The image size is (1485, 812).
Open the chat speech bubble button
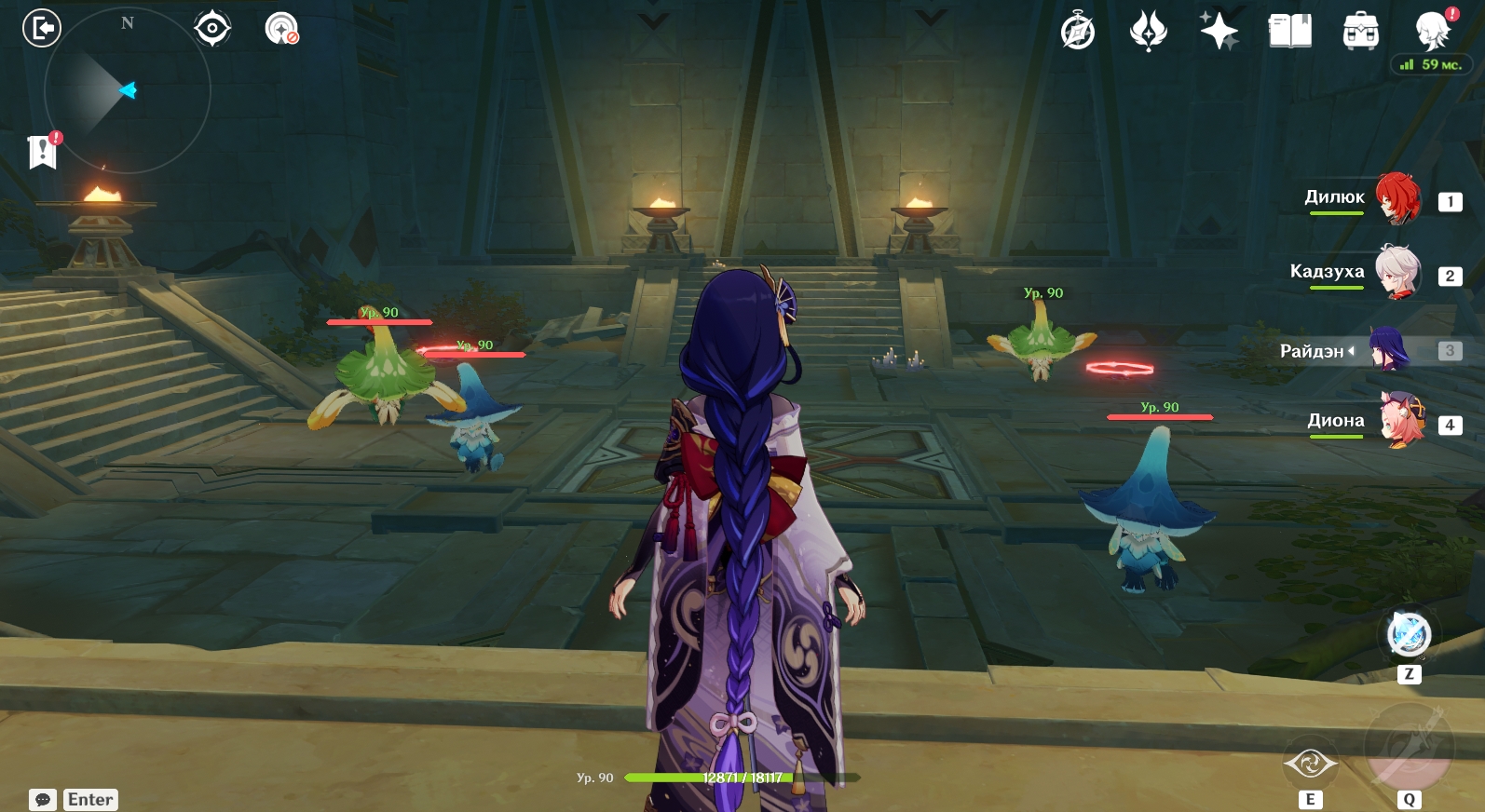tap(43, 800)
